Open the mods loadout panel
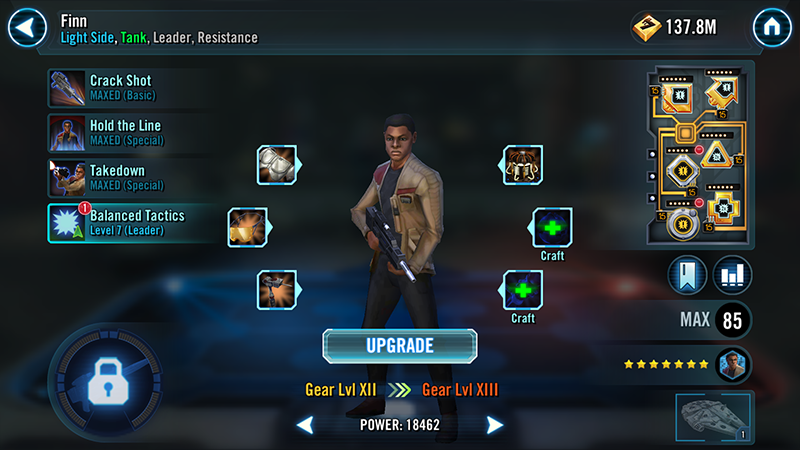The width and height of the screenshot is (800, 450). tap(698, 153)
